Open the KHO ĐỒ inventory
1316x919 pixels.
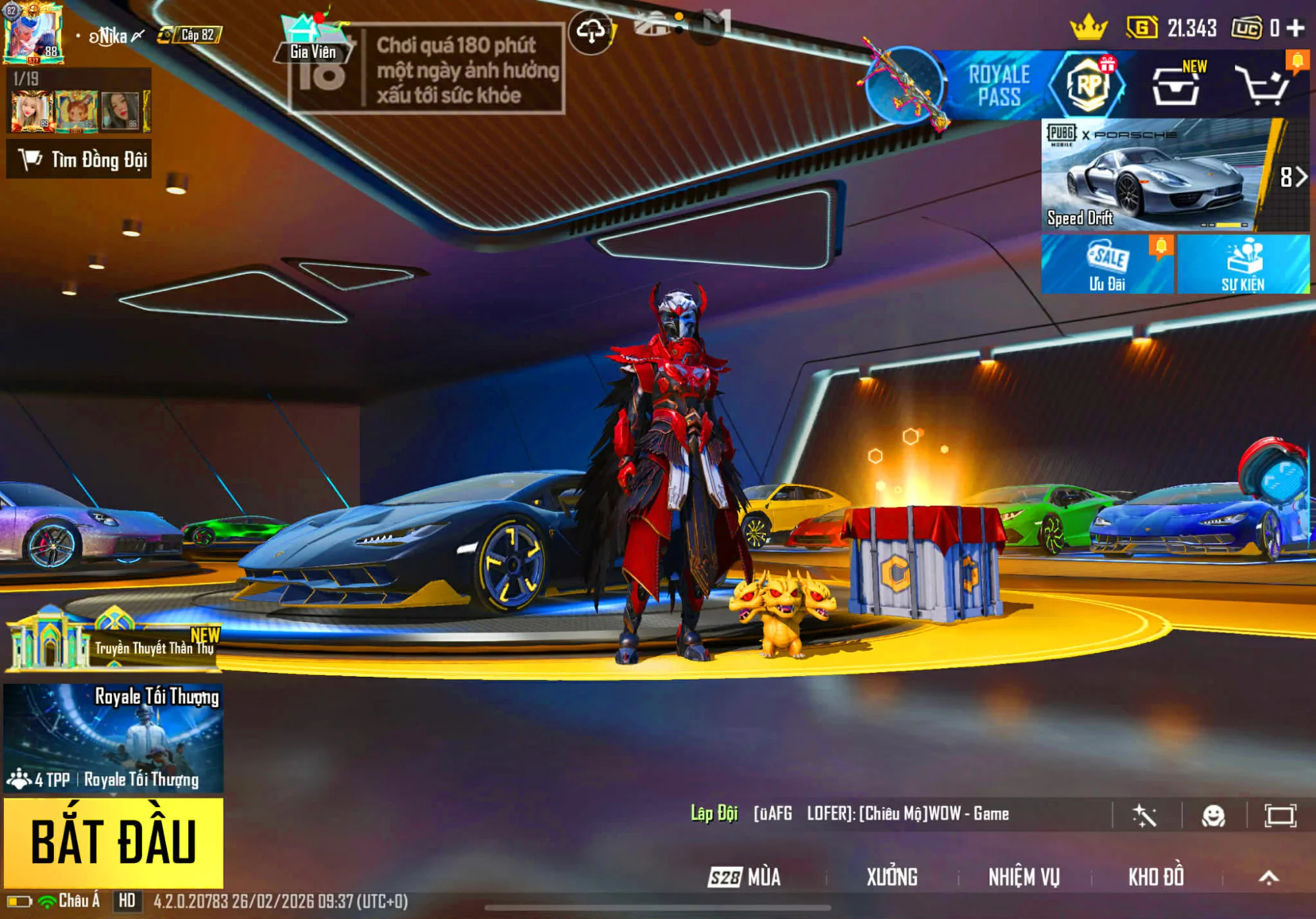click(x=1156, y=877)
